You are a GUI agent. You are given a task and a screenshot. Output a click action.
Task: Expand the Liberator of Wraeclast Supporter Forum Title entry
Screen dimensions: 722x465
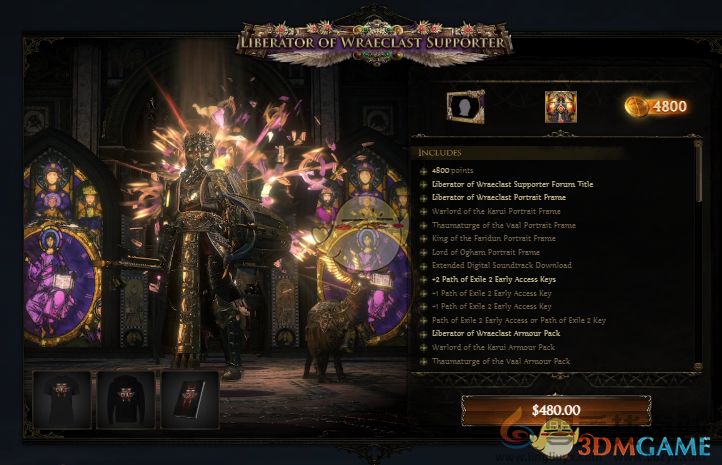pos(424,184)
